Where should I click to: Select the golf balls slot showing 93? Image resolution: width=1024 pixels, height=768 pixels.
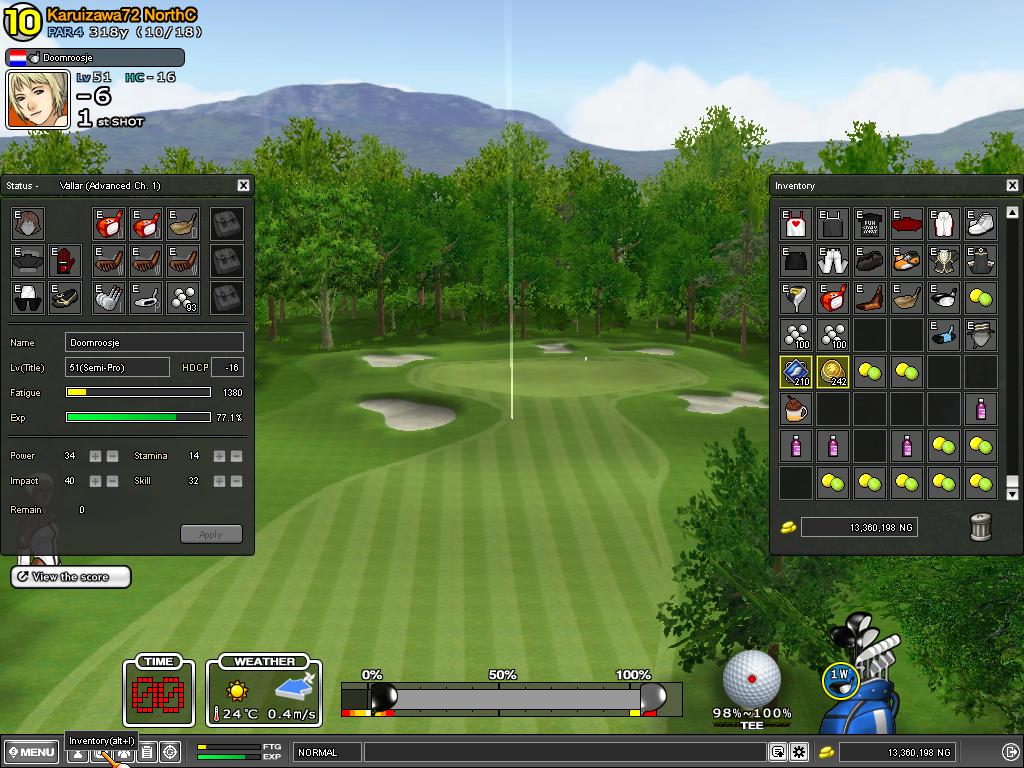pyautogui.click(x=183, y=297)
